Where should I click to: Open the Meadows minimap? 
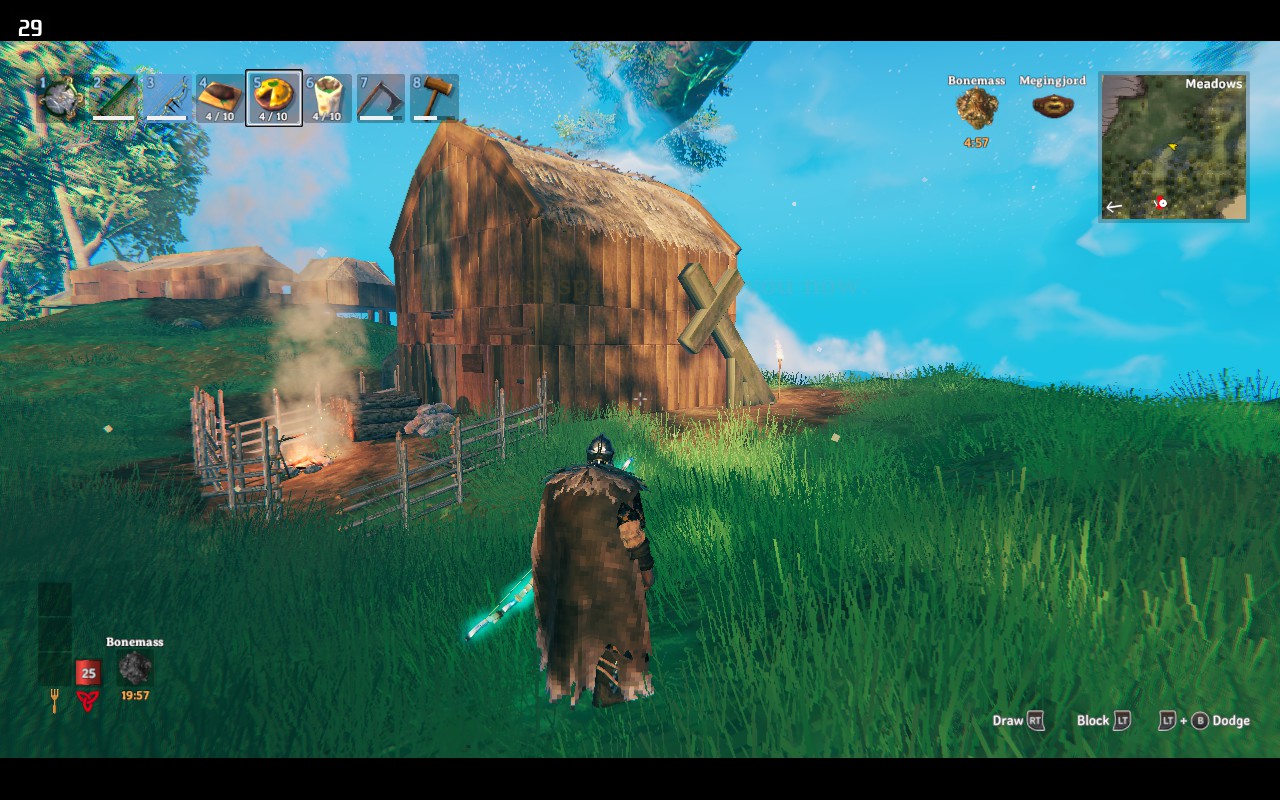tap(1173, 146)
